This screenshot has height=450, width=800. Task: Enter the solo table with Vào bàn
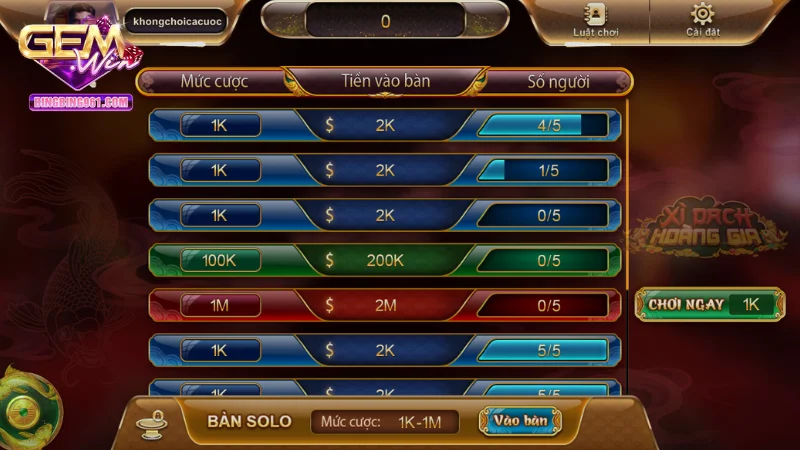(520, 421)
